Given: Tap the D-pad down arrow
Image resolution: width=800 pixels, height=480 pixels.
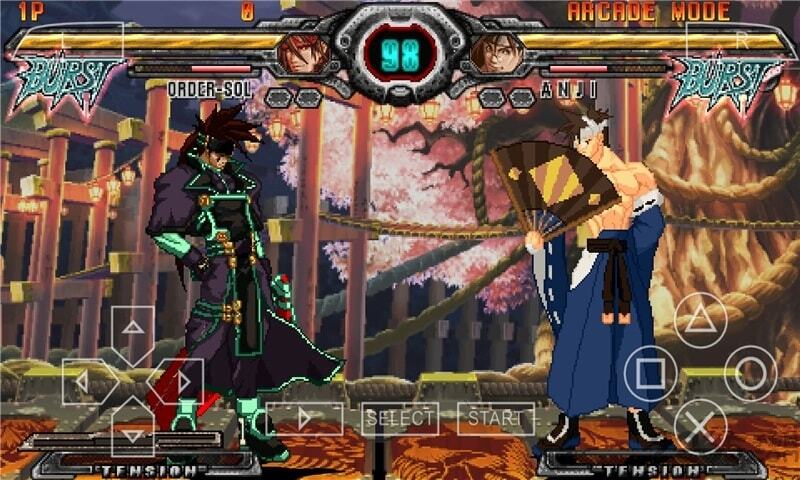Looking at the screenshot, I should tap(132, 429).
